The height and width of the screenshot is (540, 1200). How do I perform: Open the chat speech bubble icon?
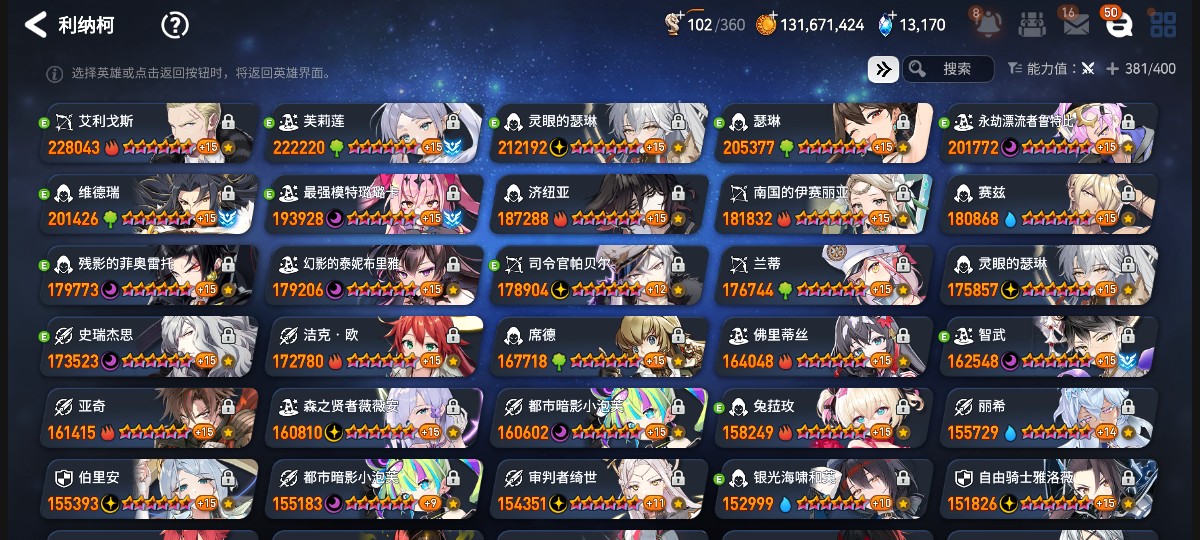[1119, 25]
